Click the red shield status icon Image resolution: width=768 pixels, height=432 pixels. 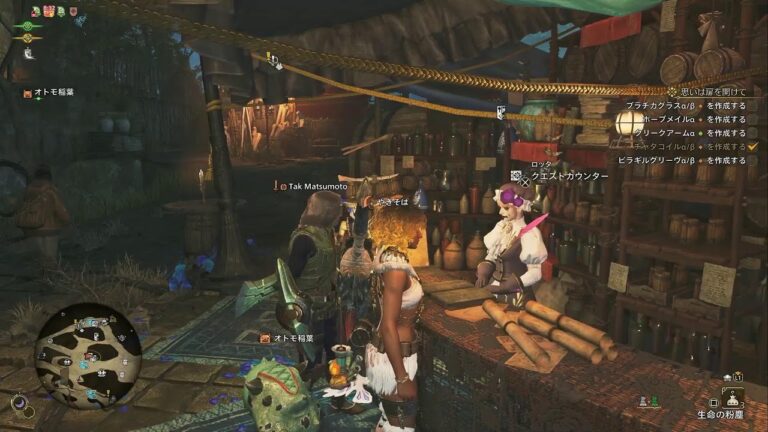pos(73,11)
